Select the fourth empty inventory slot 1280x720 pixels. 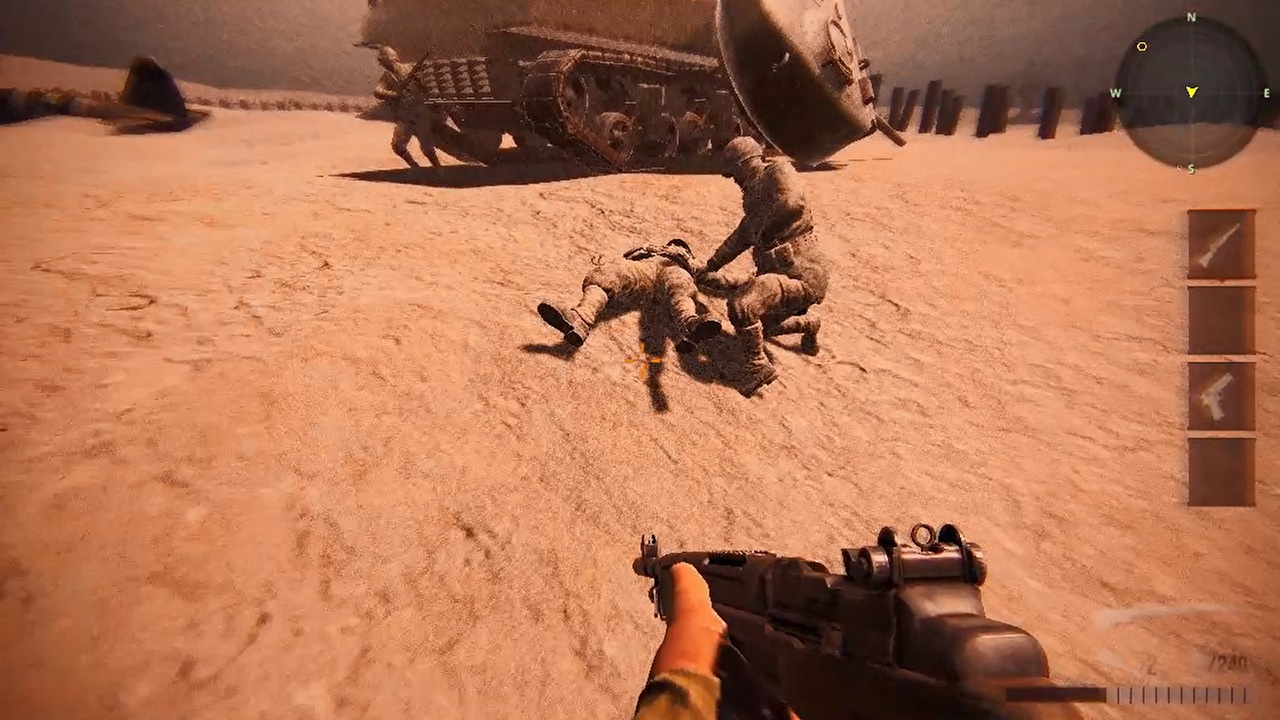click(x=1222, y=470)
